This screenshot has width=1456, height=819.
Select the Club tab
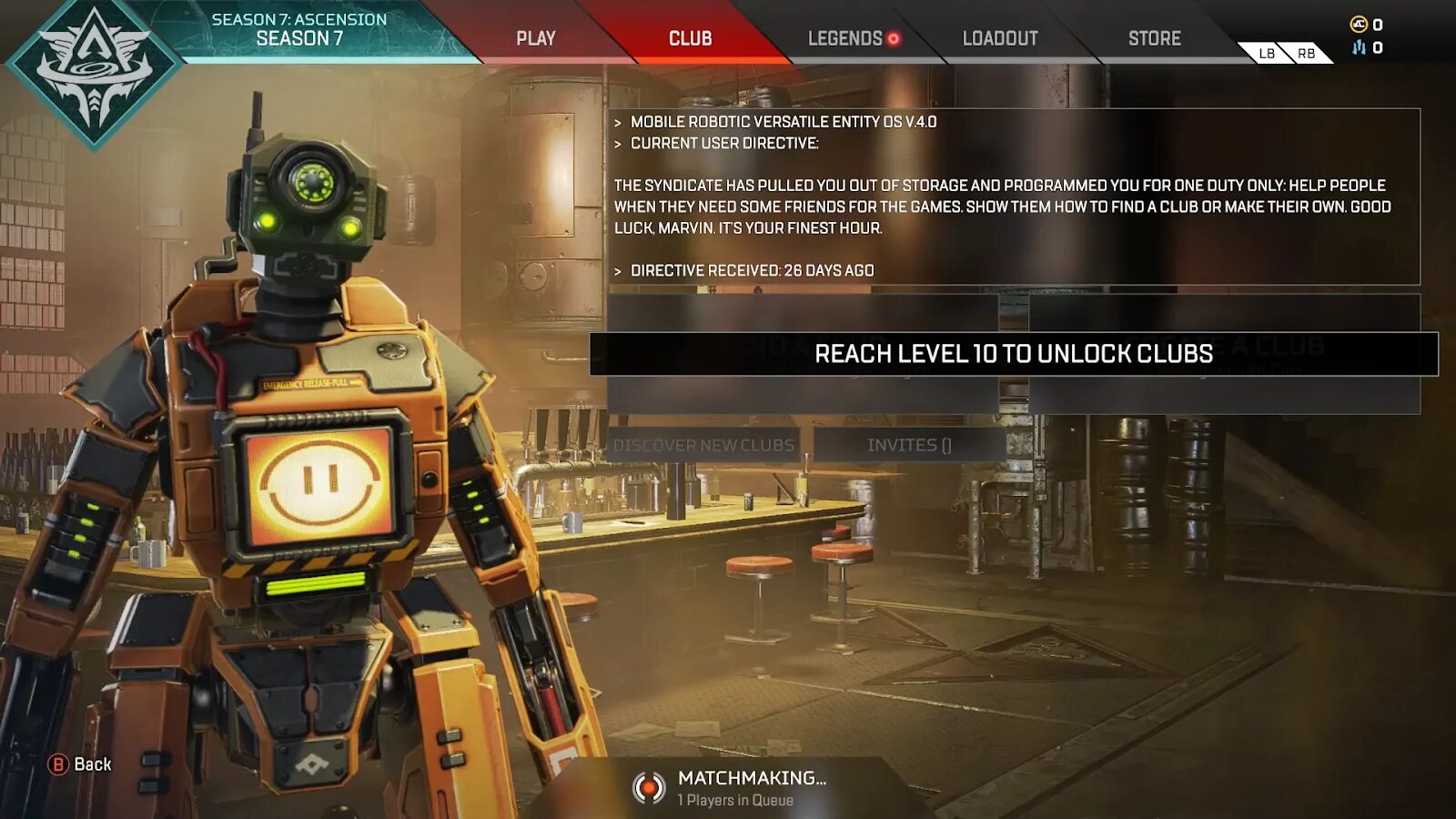[x=690, y=38]
